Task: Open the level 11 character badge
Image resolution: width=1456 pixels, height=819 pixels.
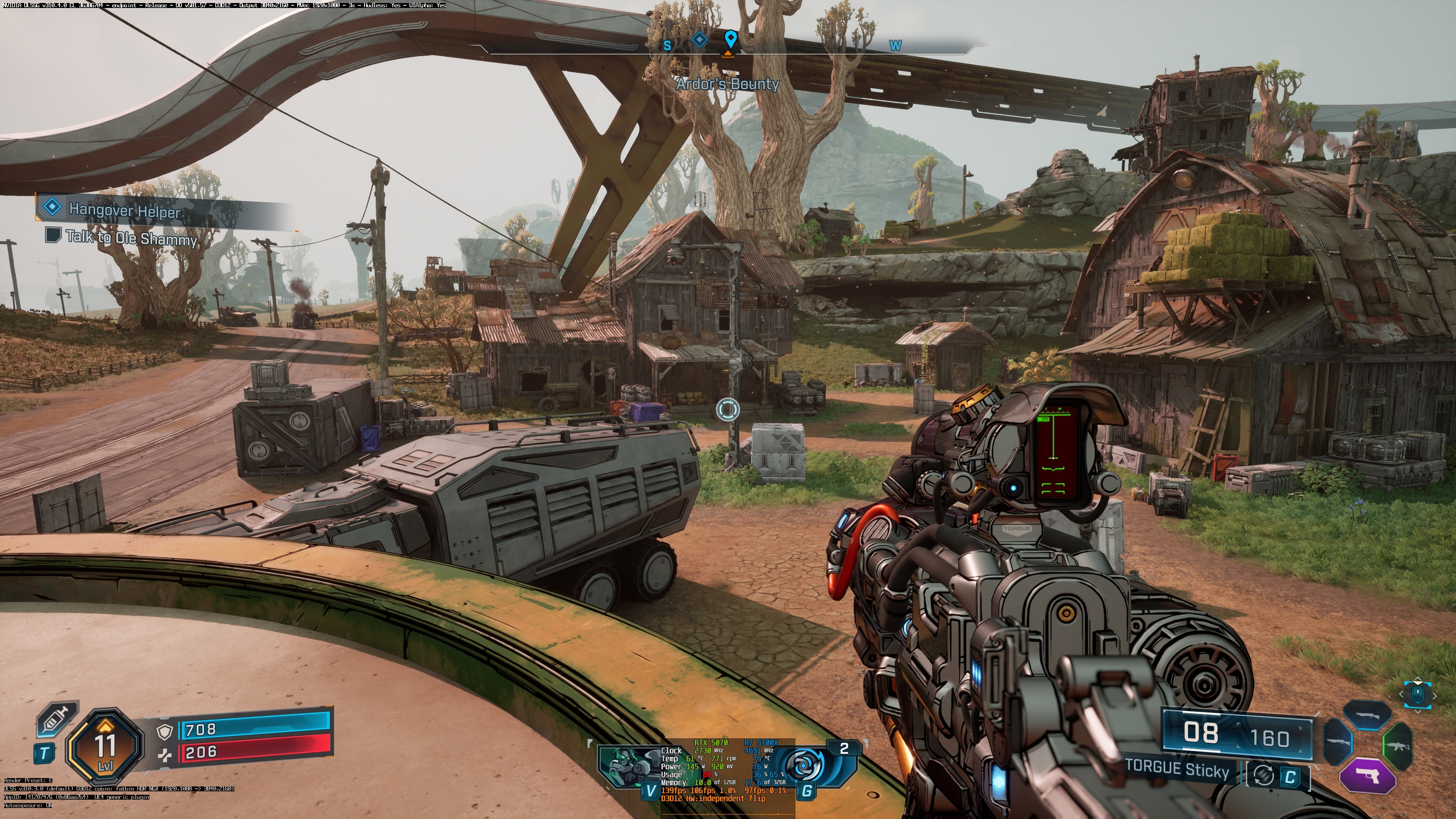Action: [105, 745]
